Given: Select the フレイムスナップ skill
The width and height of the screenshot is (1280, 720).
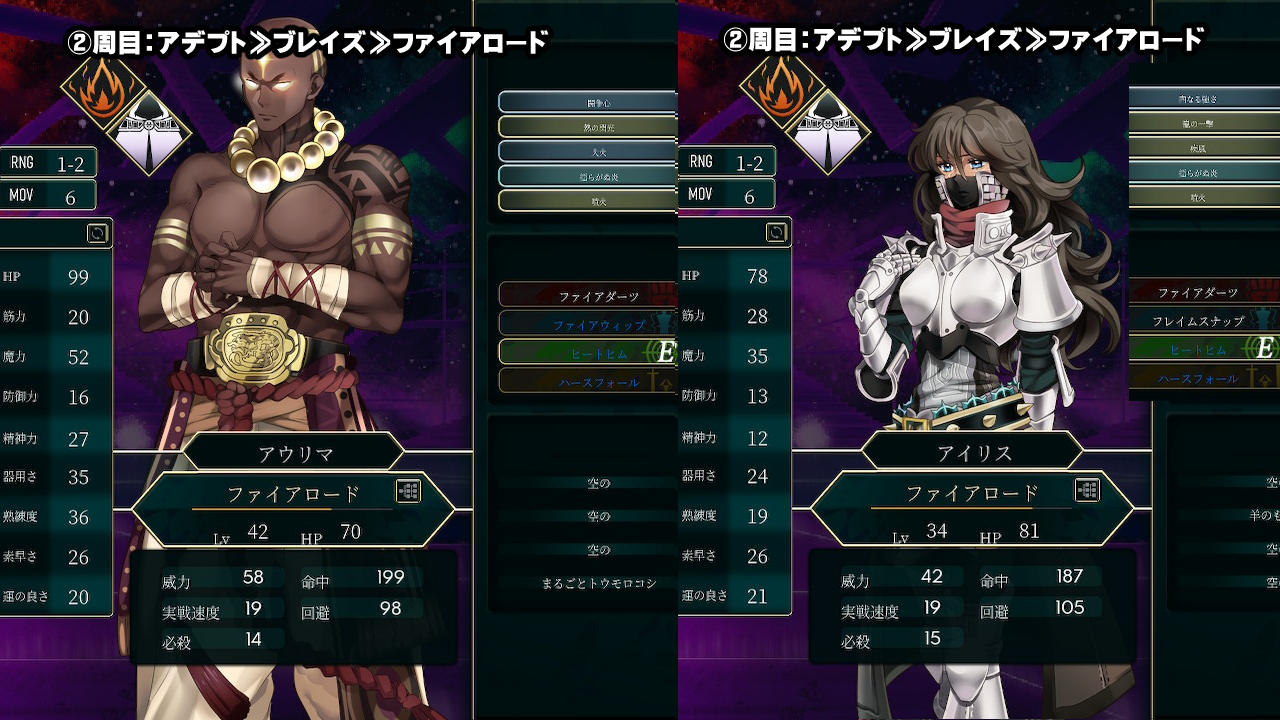Looking at the screenshot, I should tap(1198, 321).
